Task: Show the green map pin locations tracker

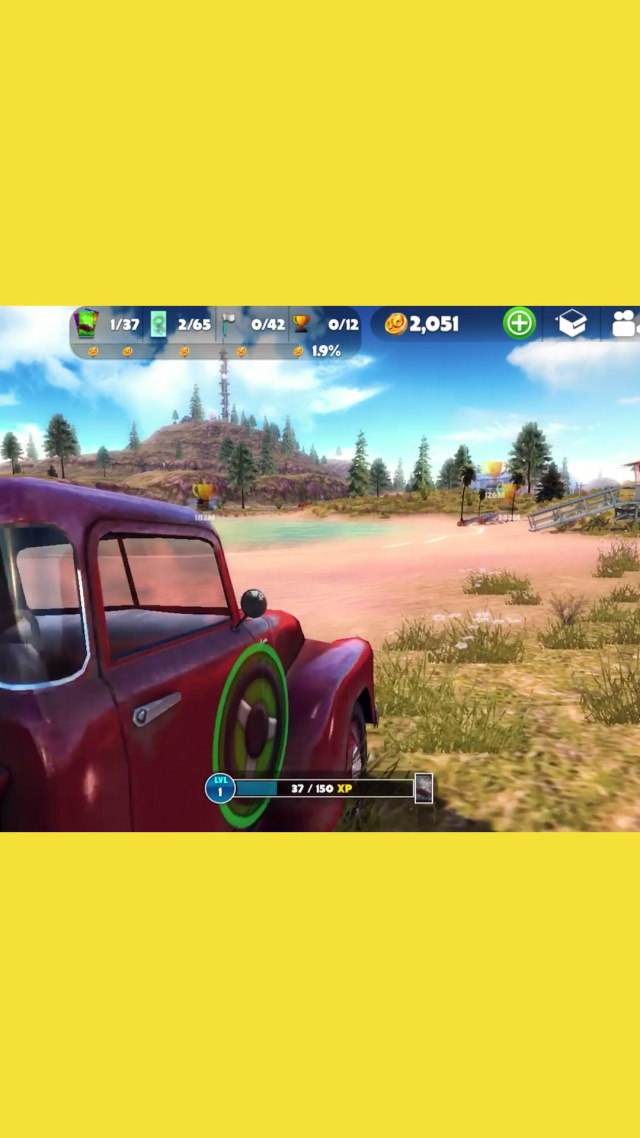Action: [158, 323]
